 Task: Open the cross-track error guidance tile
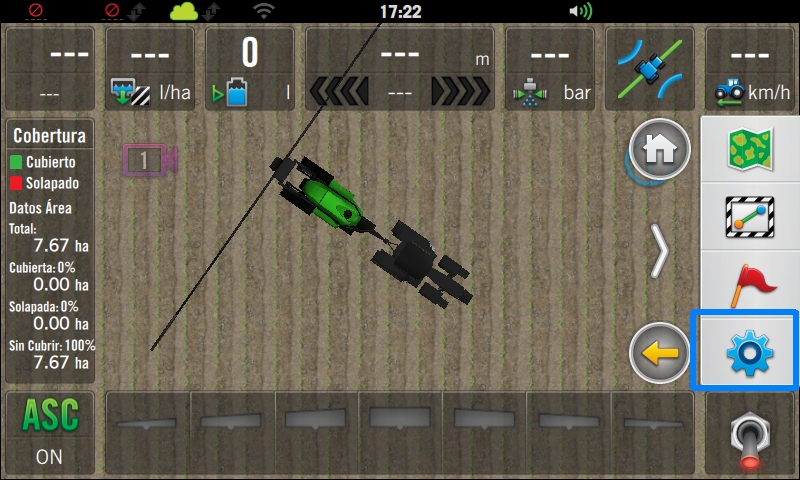click(400, 69)
